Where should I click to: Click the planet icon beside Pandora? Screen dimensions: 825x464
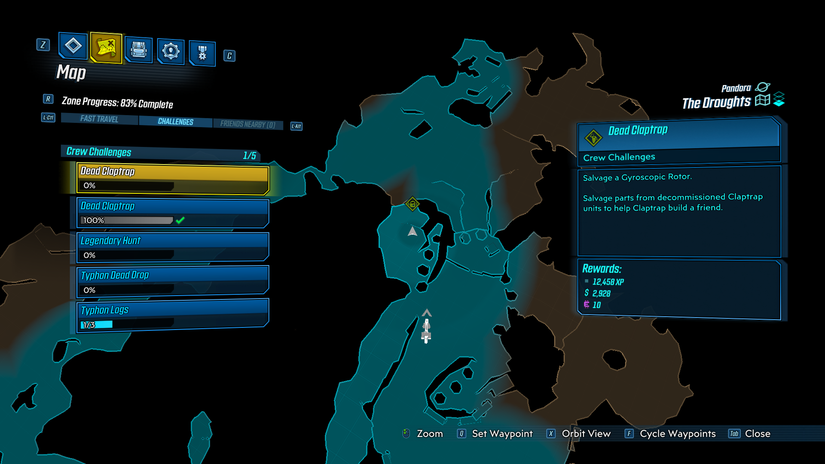click(763, 88)
